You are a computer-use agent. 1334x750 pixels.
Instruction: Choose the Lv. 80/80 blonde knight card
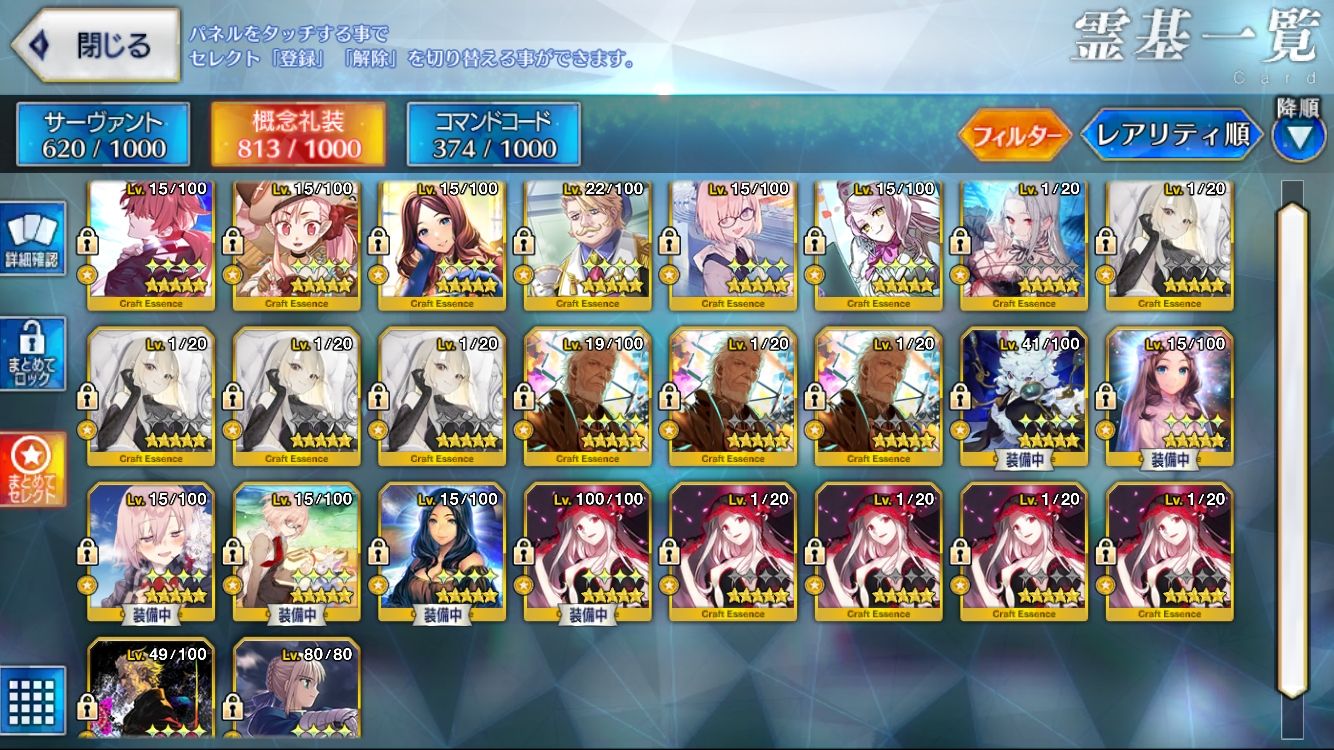tap(296, 690)
